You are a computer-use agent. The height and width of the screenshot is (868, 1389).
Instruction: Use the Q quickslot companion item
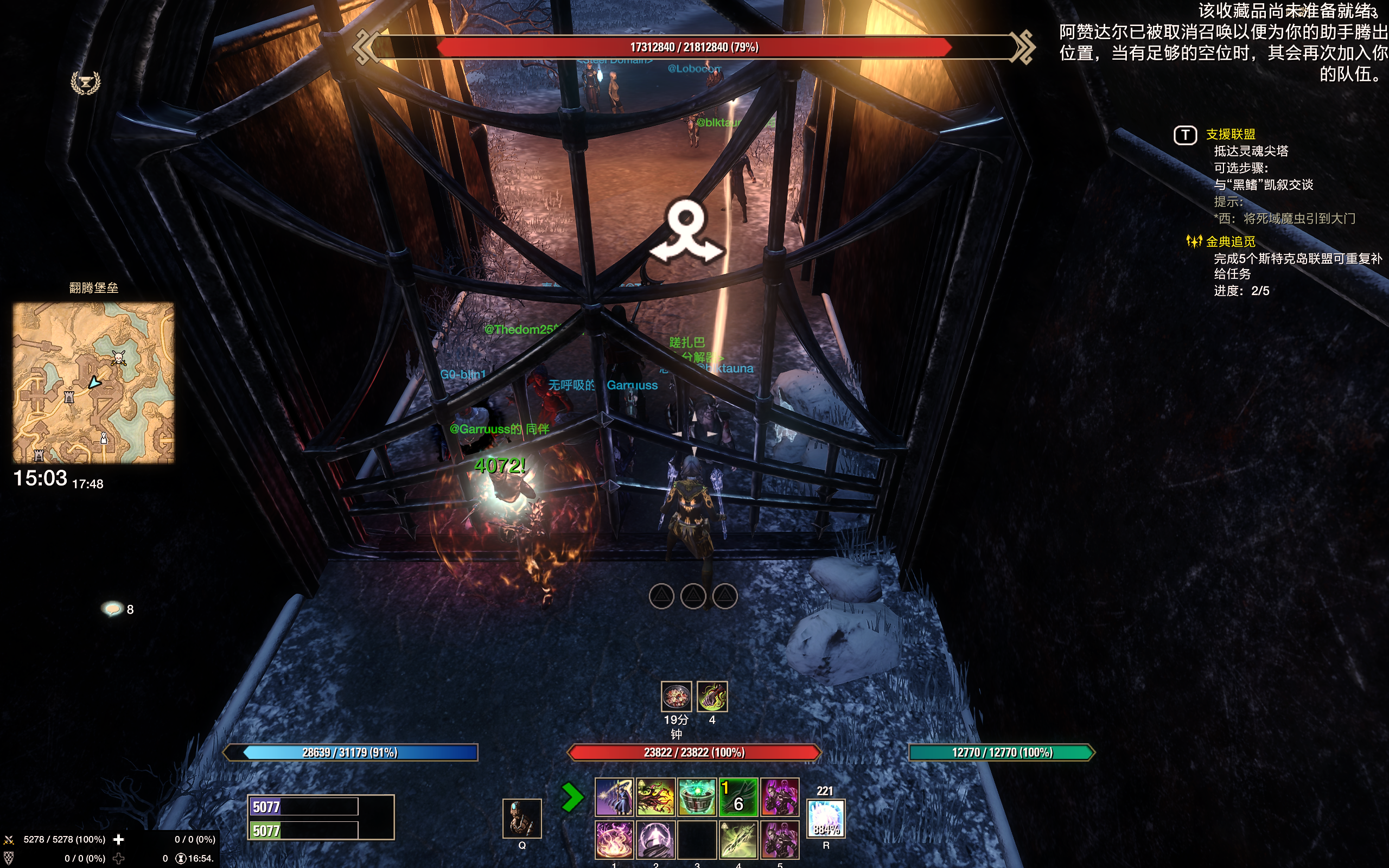[523, 818]
